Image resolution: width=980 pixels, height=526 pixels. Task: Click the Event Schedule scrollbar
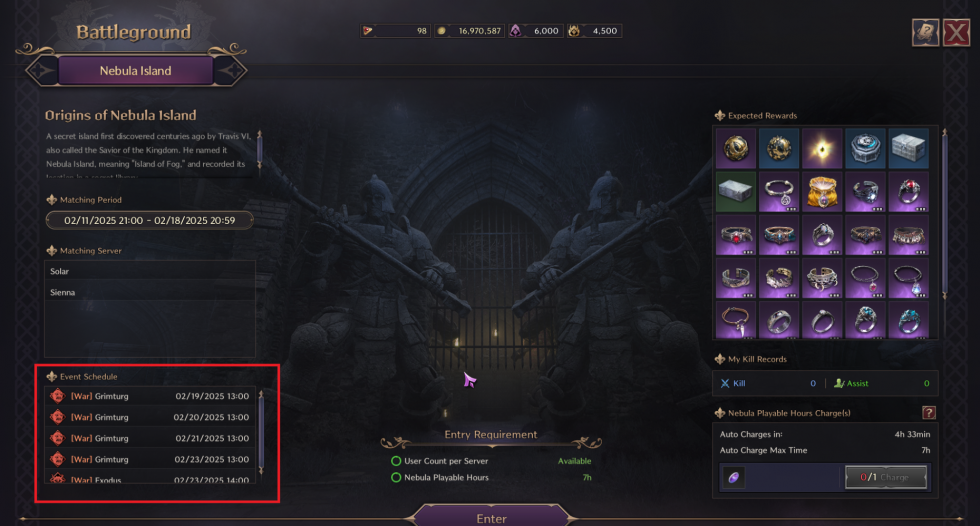(260, 430)
